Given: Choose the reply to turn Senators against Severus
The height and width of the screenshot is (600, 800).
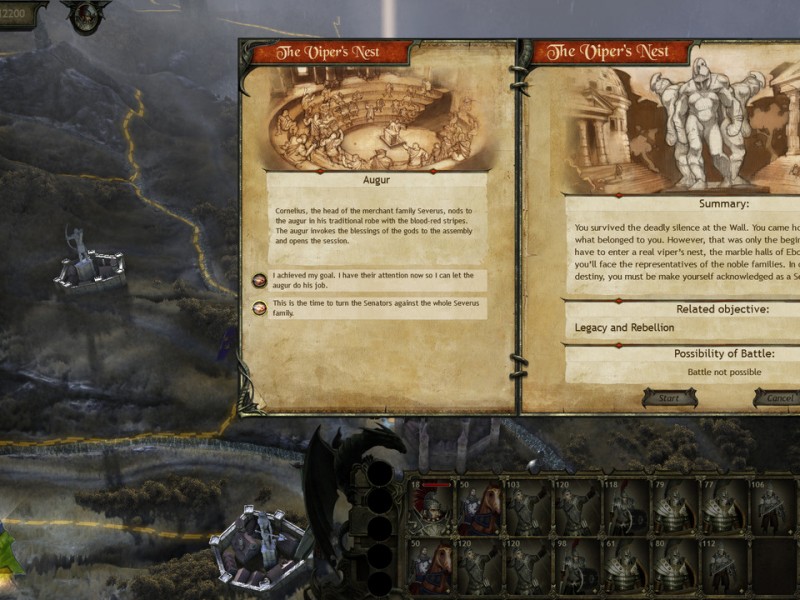Looking at the screenshot, I should [x=369, y=308].
